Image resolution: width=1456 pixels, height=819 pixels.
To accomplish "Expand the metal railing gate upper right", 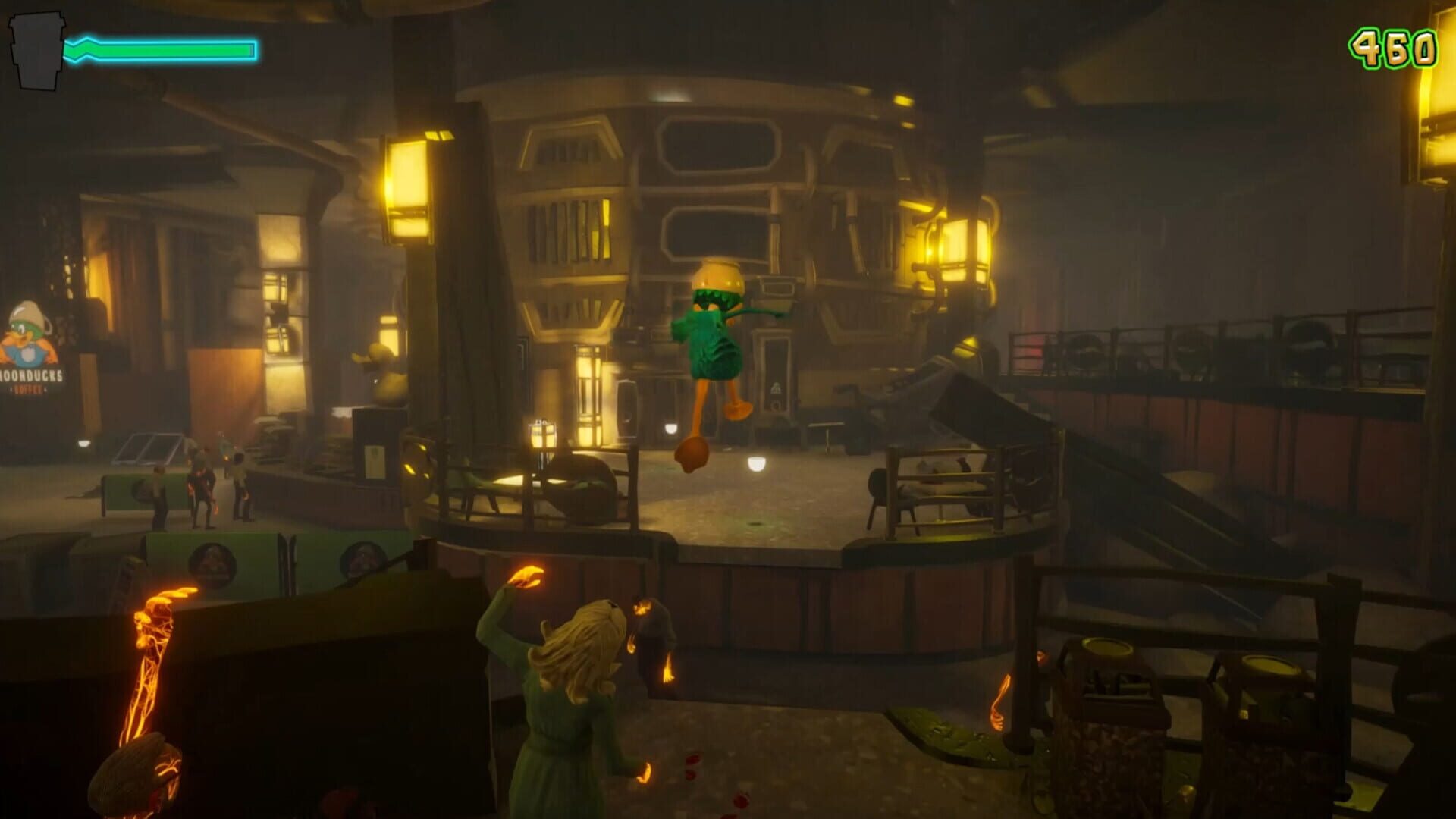I will tap(1213, 341).
